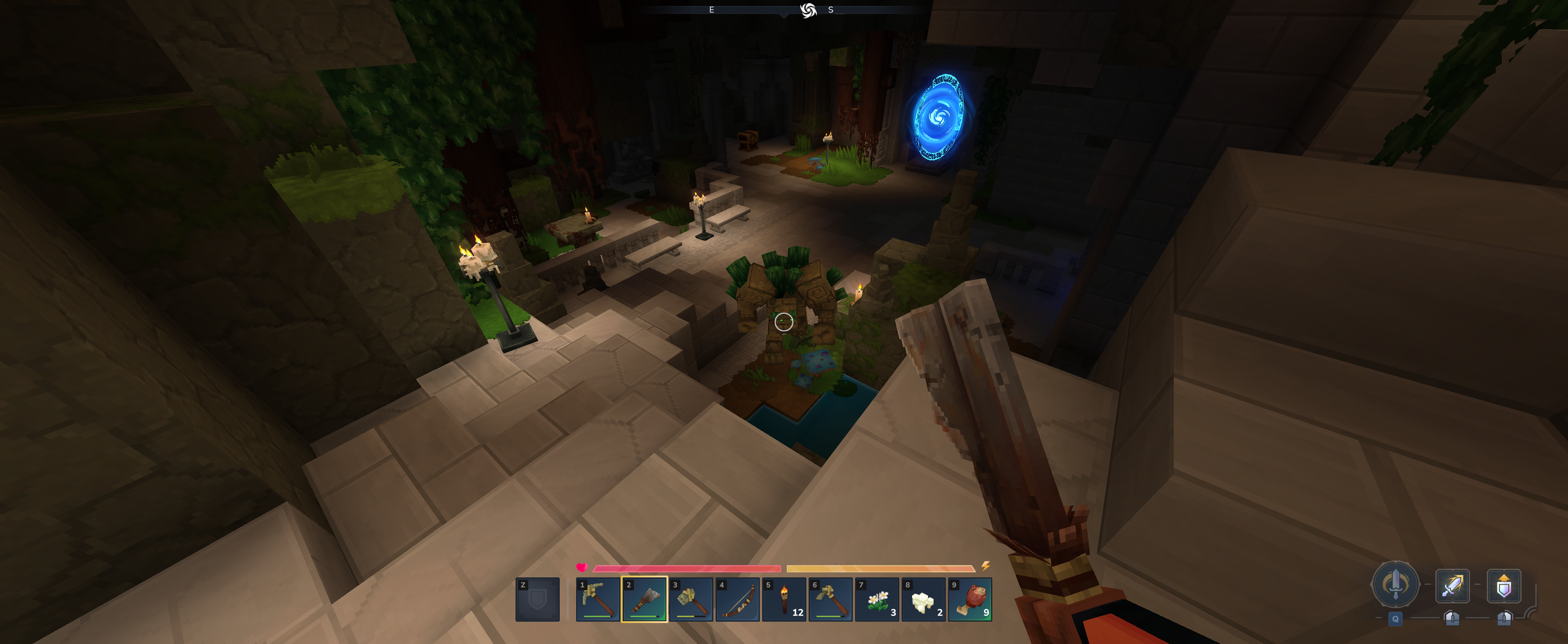
Task: Select the stone hammer in slot 3
Action: (691, 599)
